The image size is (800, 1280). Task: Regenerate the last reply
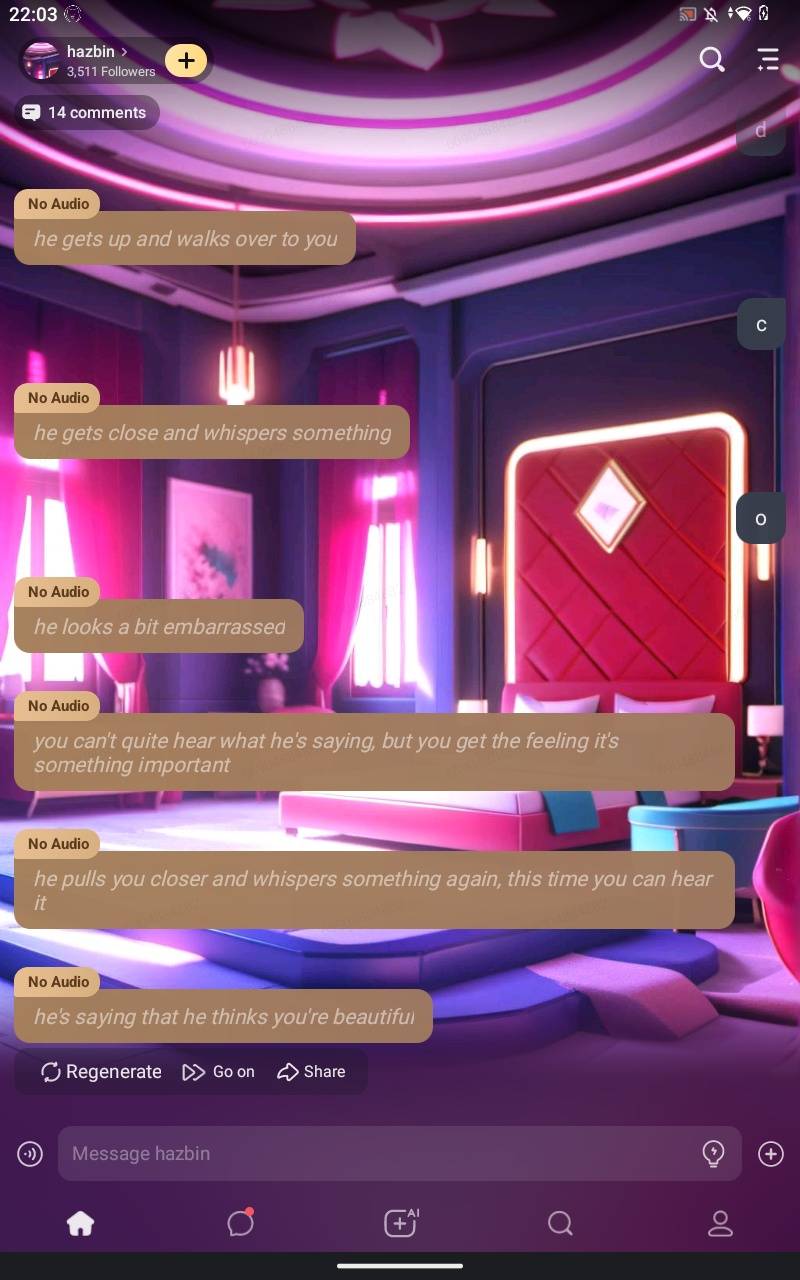(x=101, y=1071)
